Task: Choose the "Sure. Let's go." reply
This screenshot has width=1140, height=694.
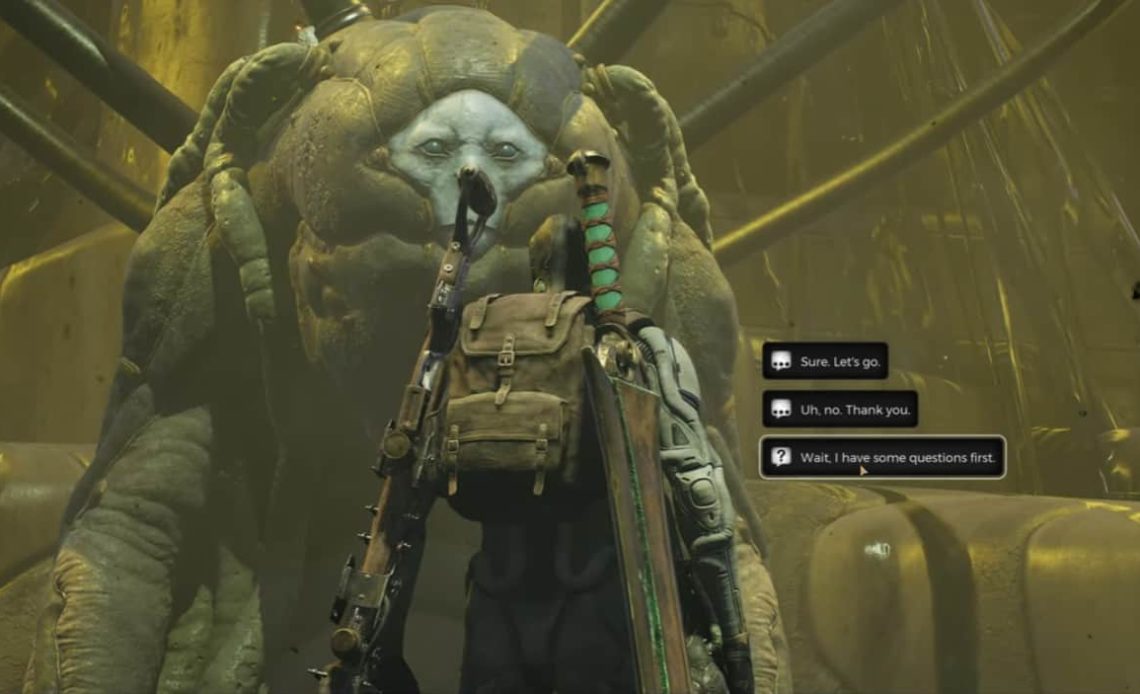Action: click(x=825, y=361)
